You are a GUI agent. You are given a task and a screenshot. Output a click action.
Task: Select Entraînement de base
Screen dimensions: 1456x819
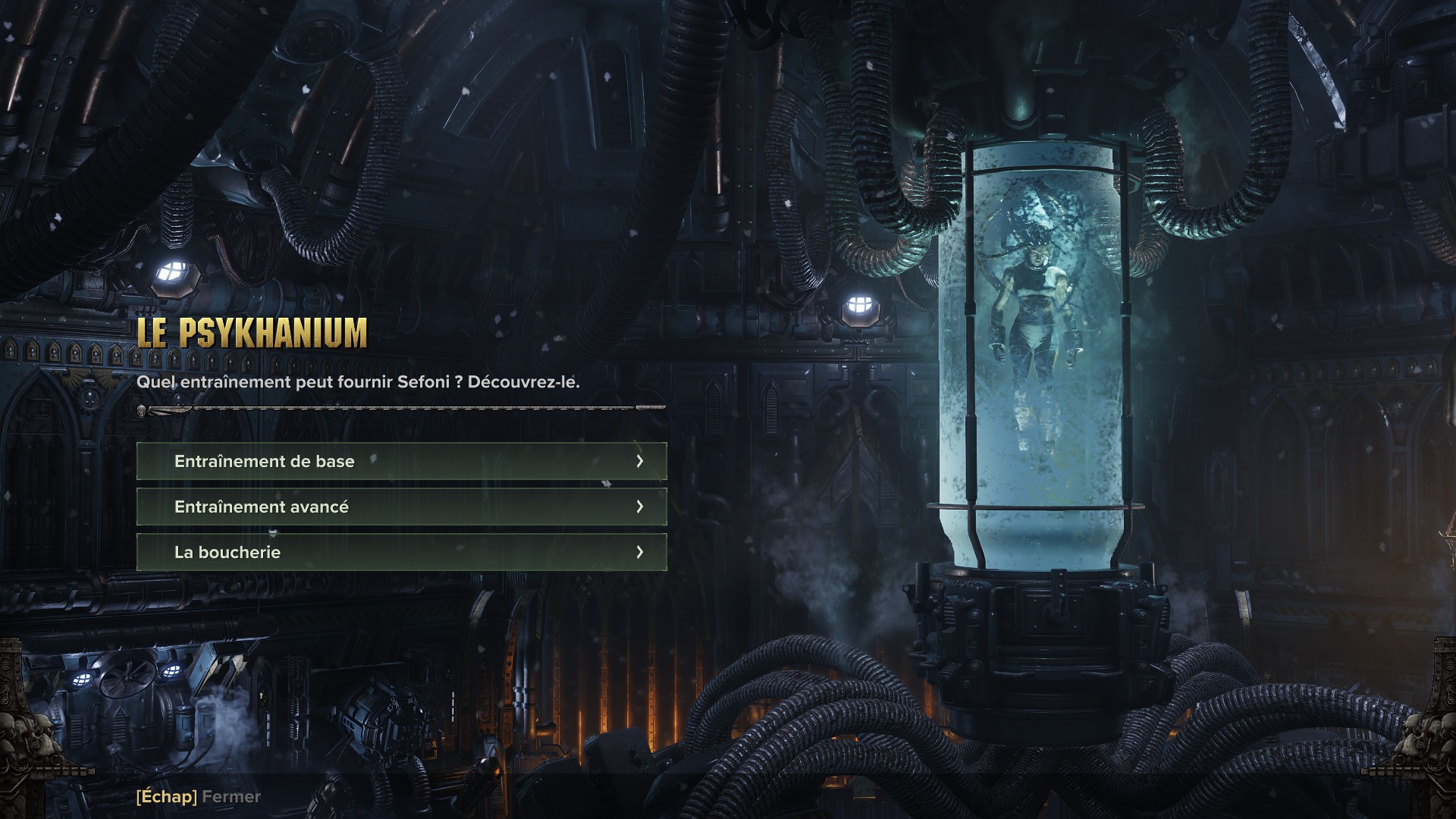[x=401, y=461]
